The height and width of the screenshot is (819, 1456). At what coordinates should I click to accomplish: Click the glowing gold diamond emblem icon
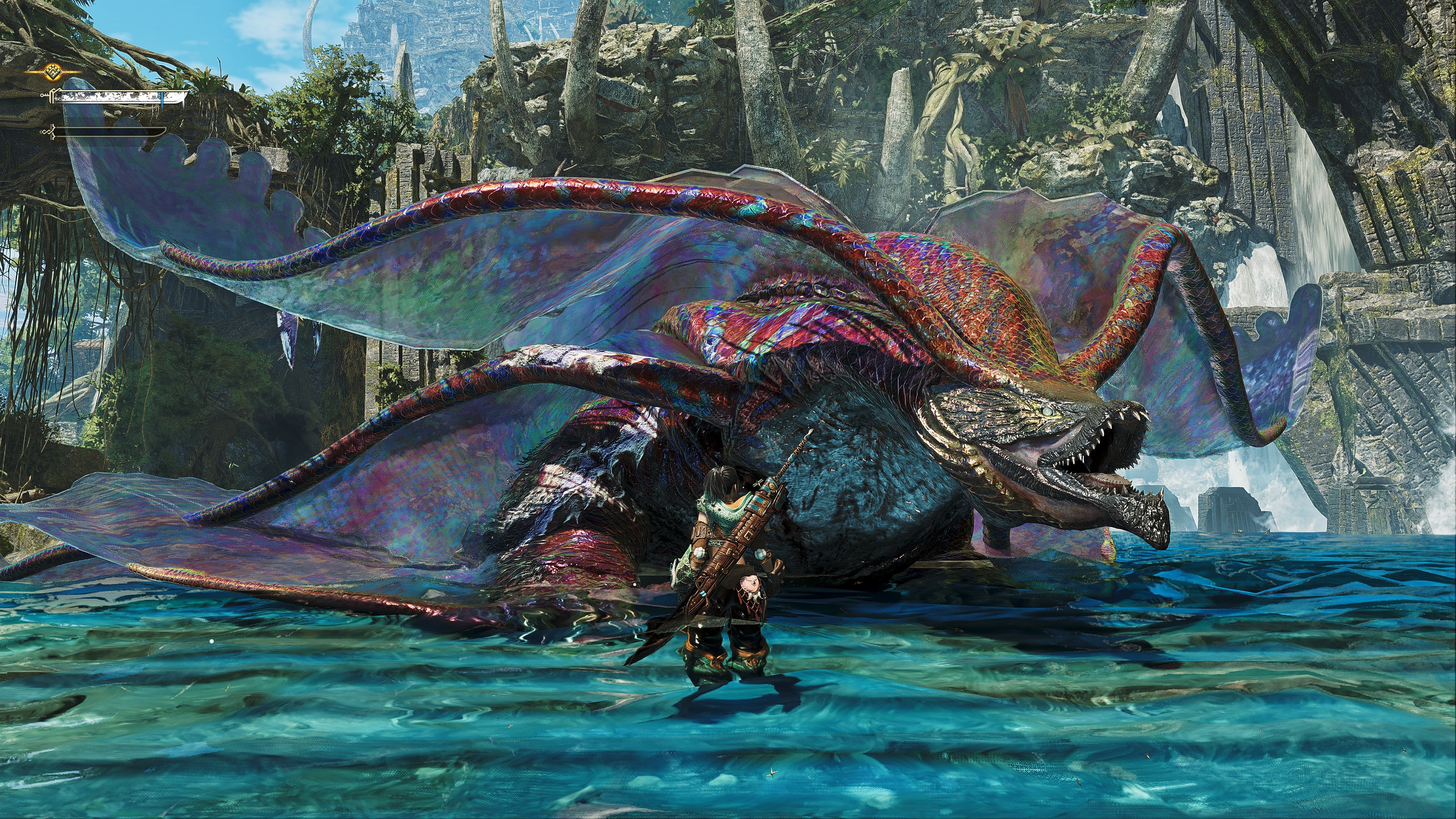(53, 72)
